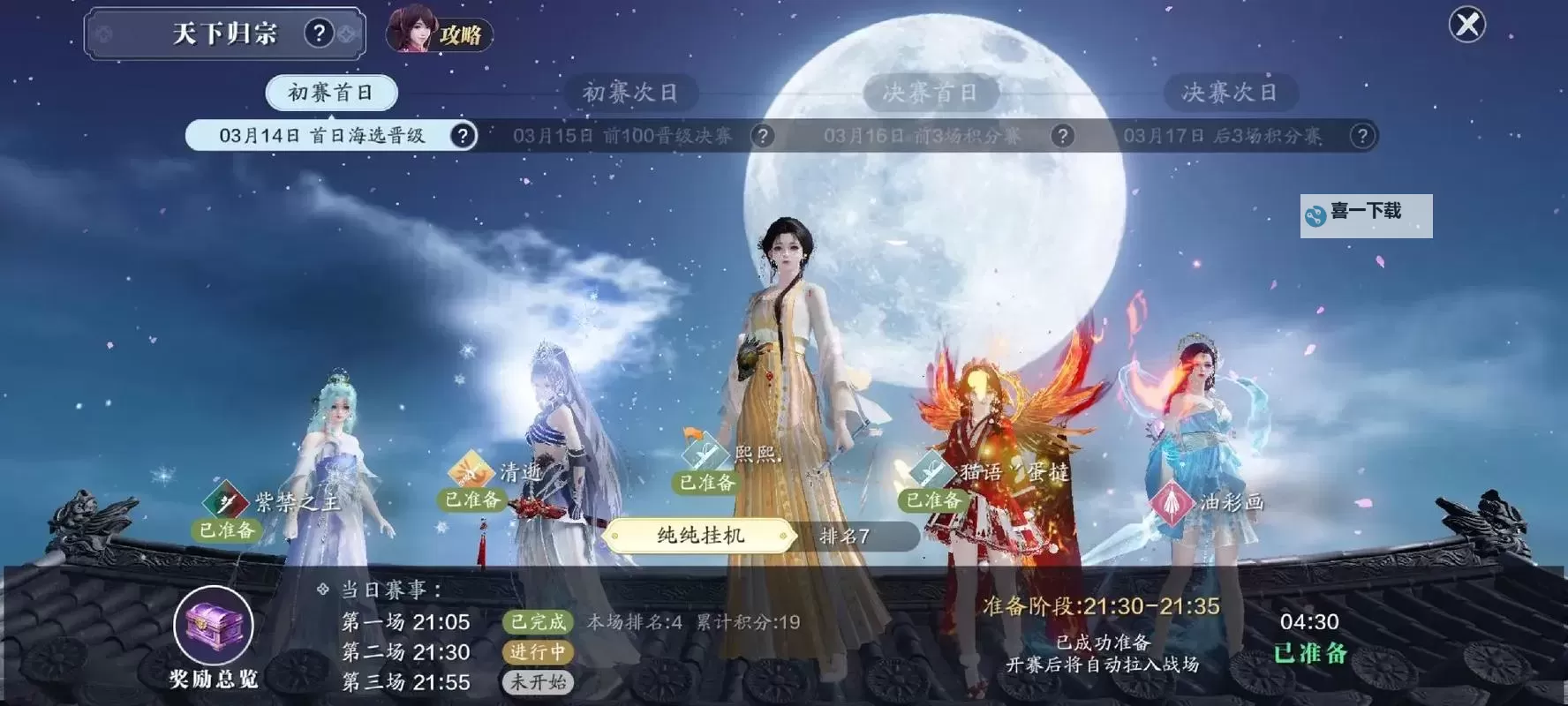Click the ? icon beside 03月17日 schedule
Viewport: 1568px width, 706px height.
(x=1362, y=136)
